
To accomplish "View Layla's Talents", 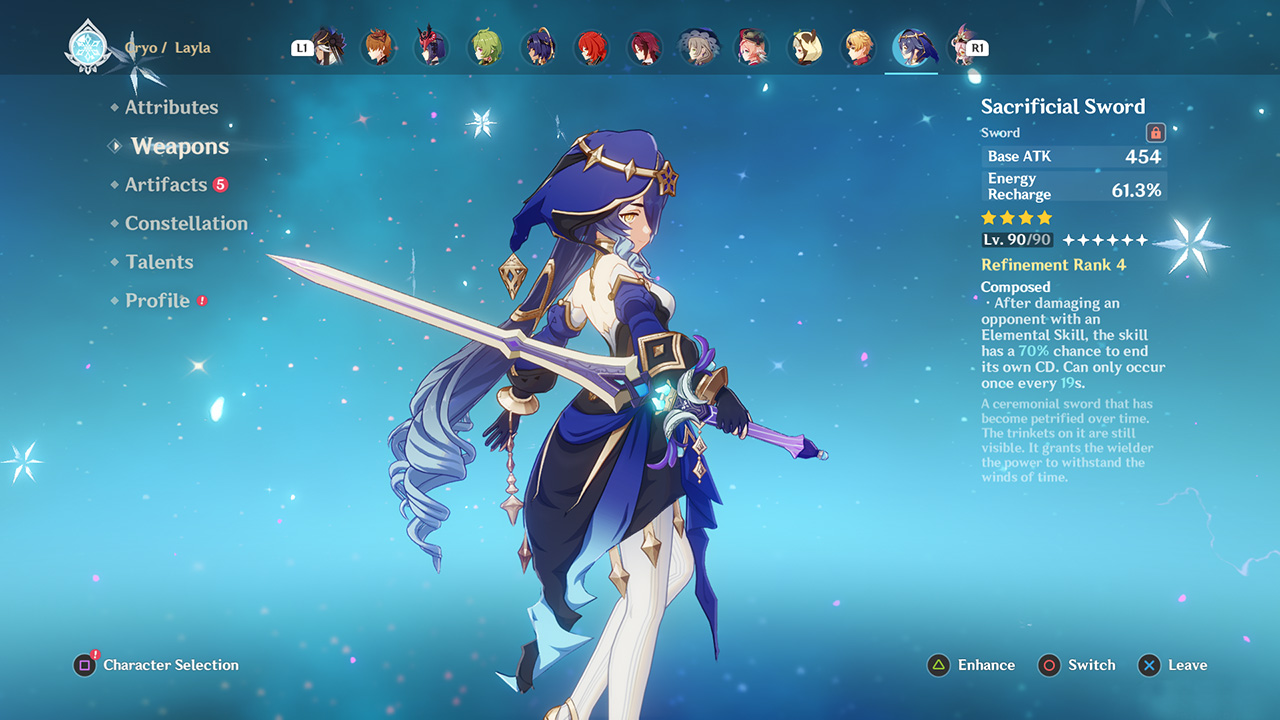I will click(x=159, y=262).
